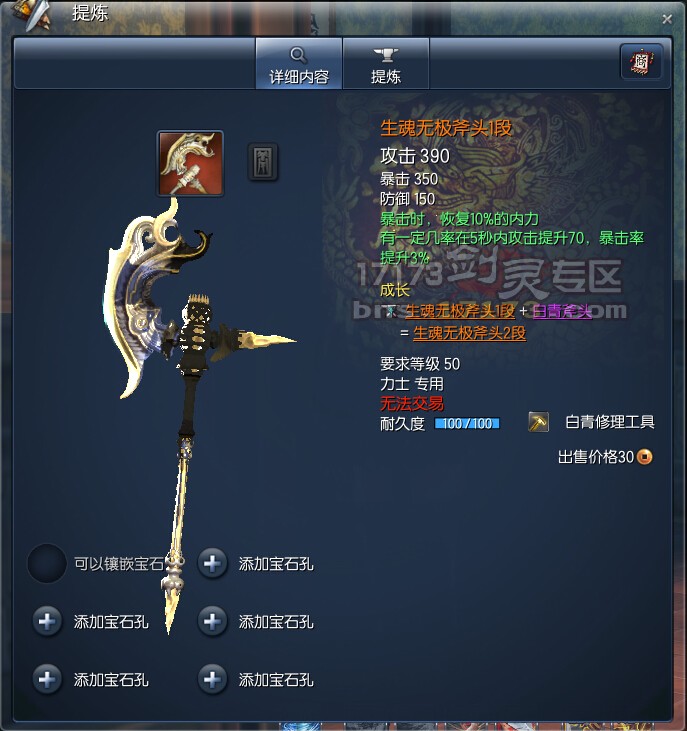Click the grey slot beside the axe icon

263,162
